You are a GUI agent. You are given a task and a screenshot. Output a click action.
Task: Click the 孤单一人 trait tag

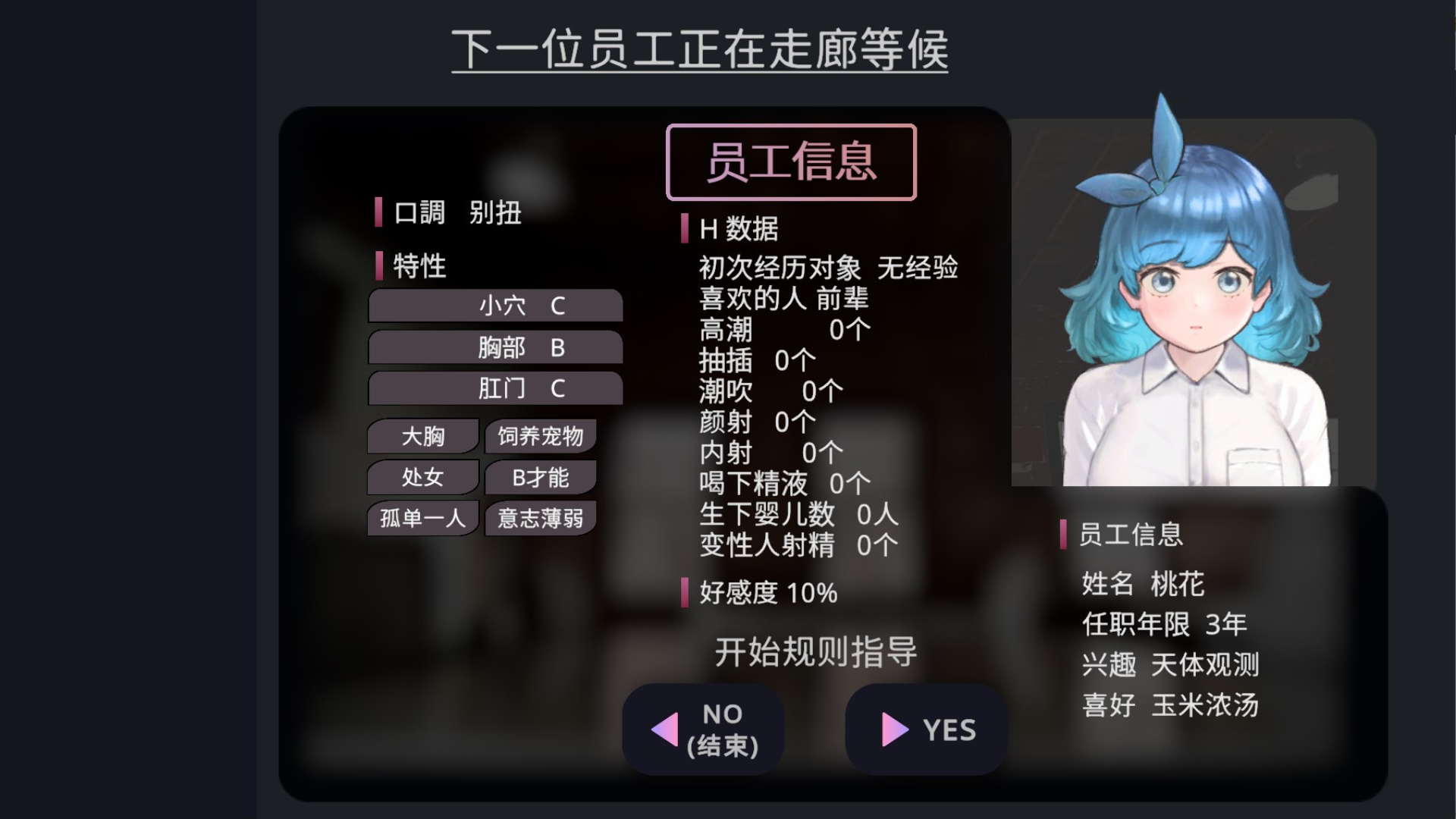coord(422,518)
